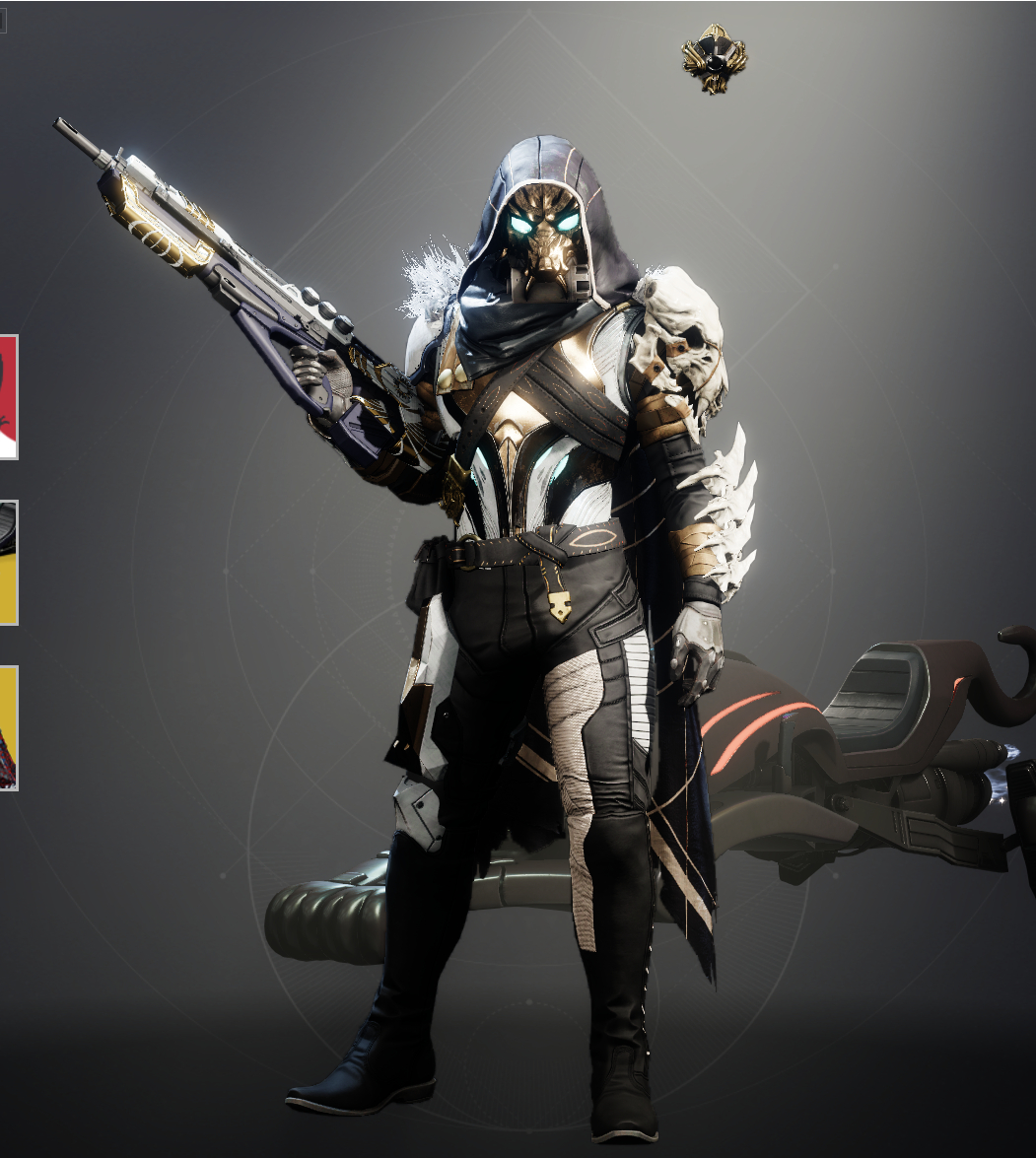The width and height of the screenshot is (1036, 1158).
Task: Select the red-background equipment slot
Action: (x=8, y=396)
